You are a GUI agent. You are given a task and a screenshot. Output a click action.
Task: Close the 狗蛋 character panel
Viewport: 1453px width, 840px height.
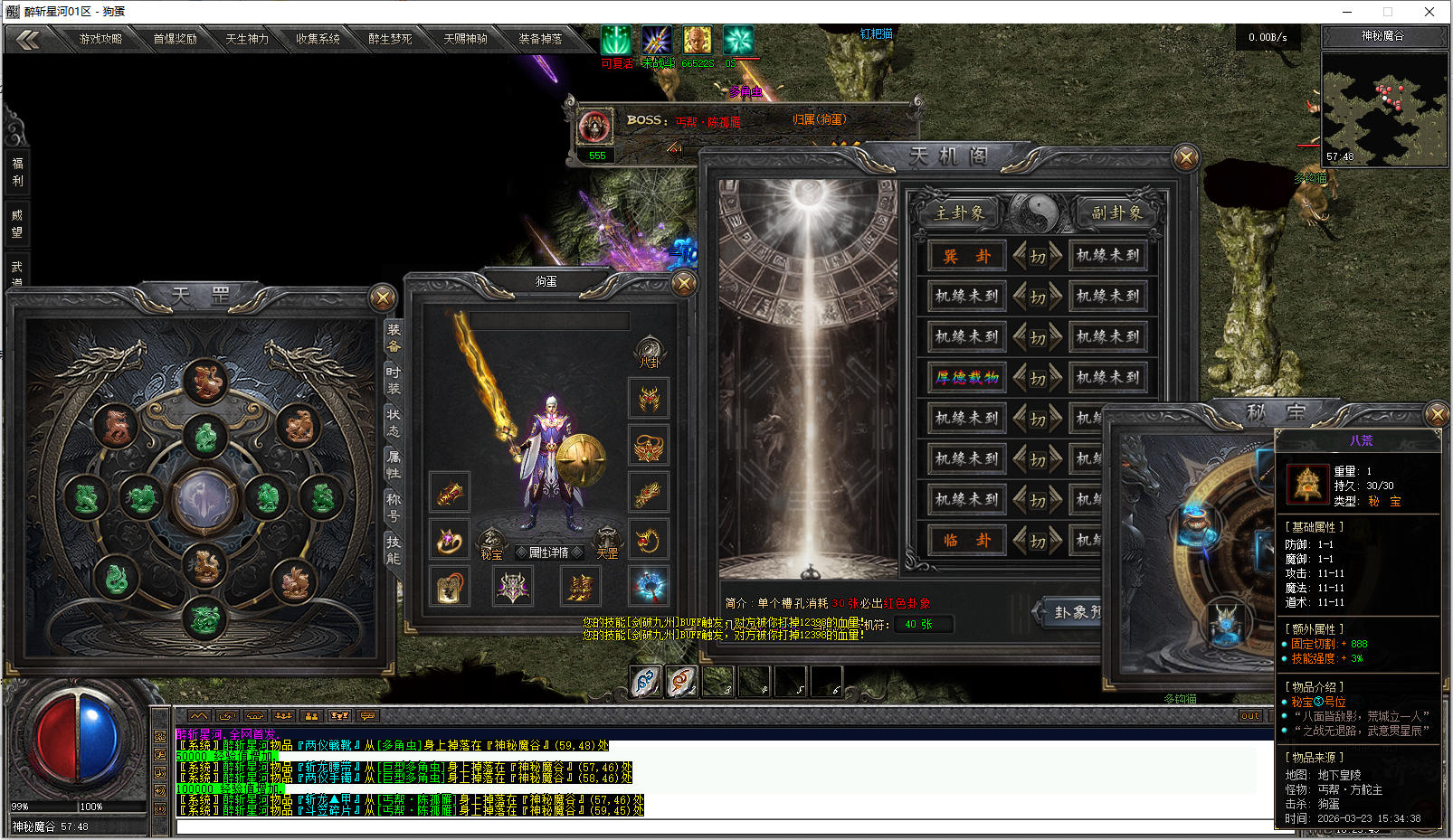click(x=684, y=284)
